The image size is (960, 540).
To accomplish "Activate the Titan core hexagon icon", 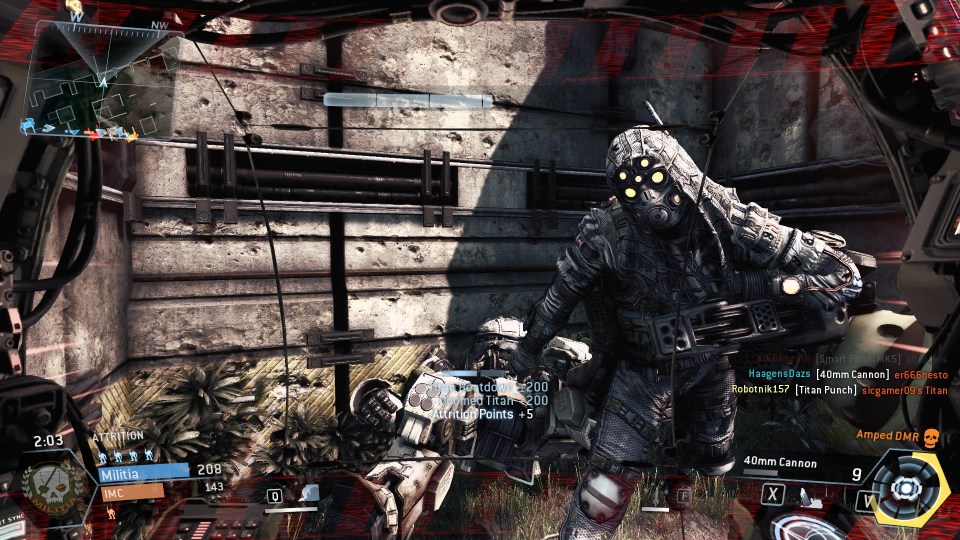I will 907,487.
